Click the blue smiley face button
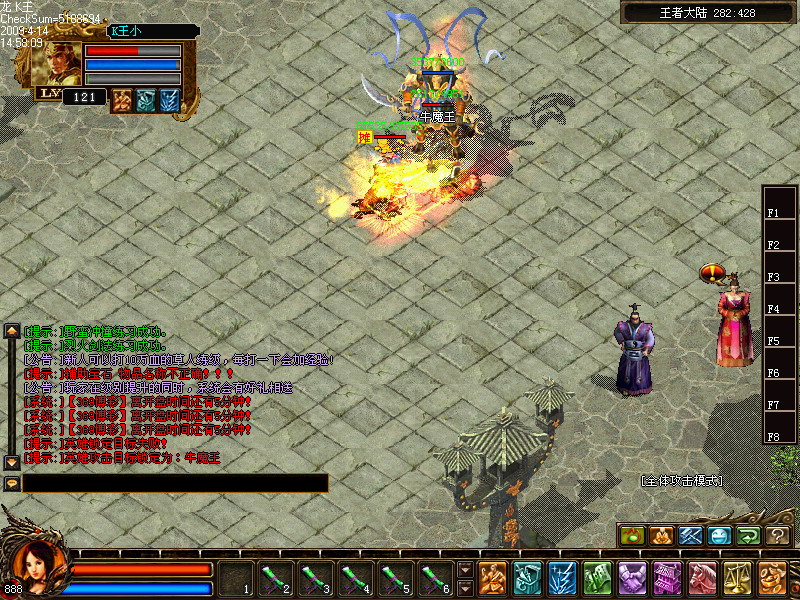This screenshot has height=600, width=800. [x=720, y=536]
